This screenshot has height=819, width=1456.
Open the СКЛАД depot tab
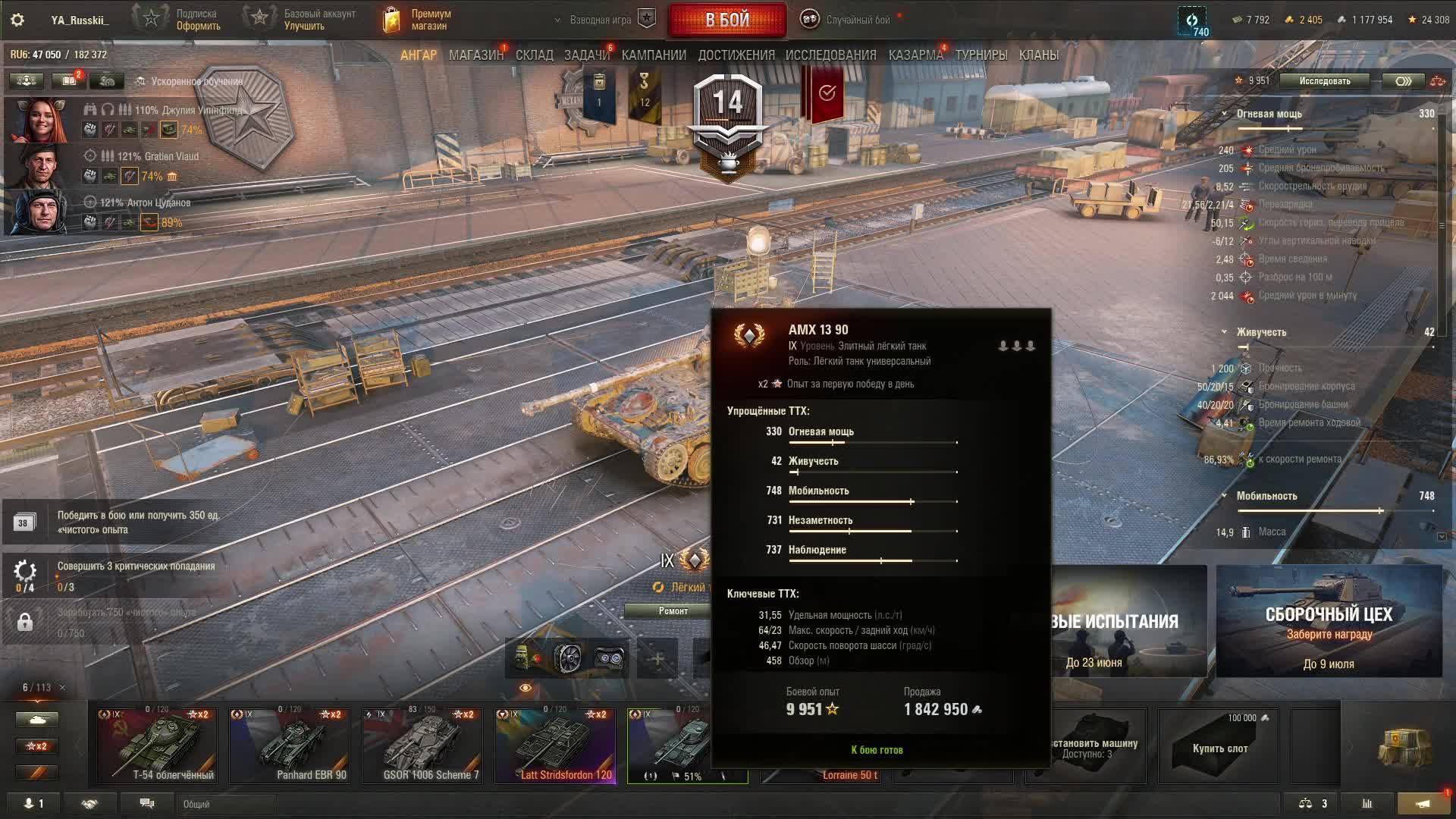(x=534, y=55)
